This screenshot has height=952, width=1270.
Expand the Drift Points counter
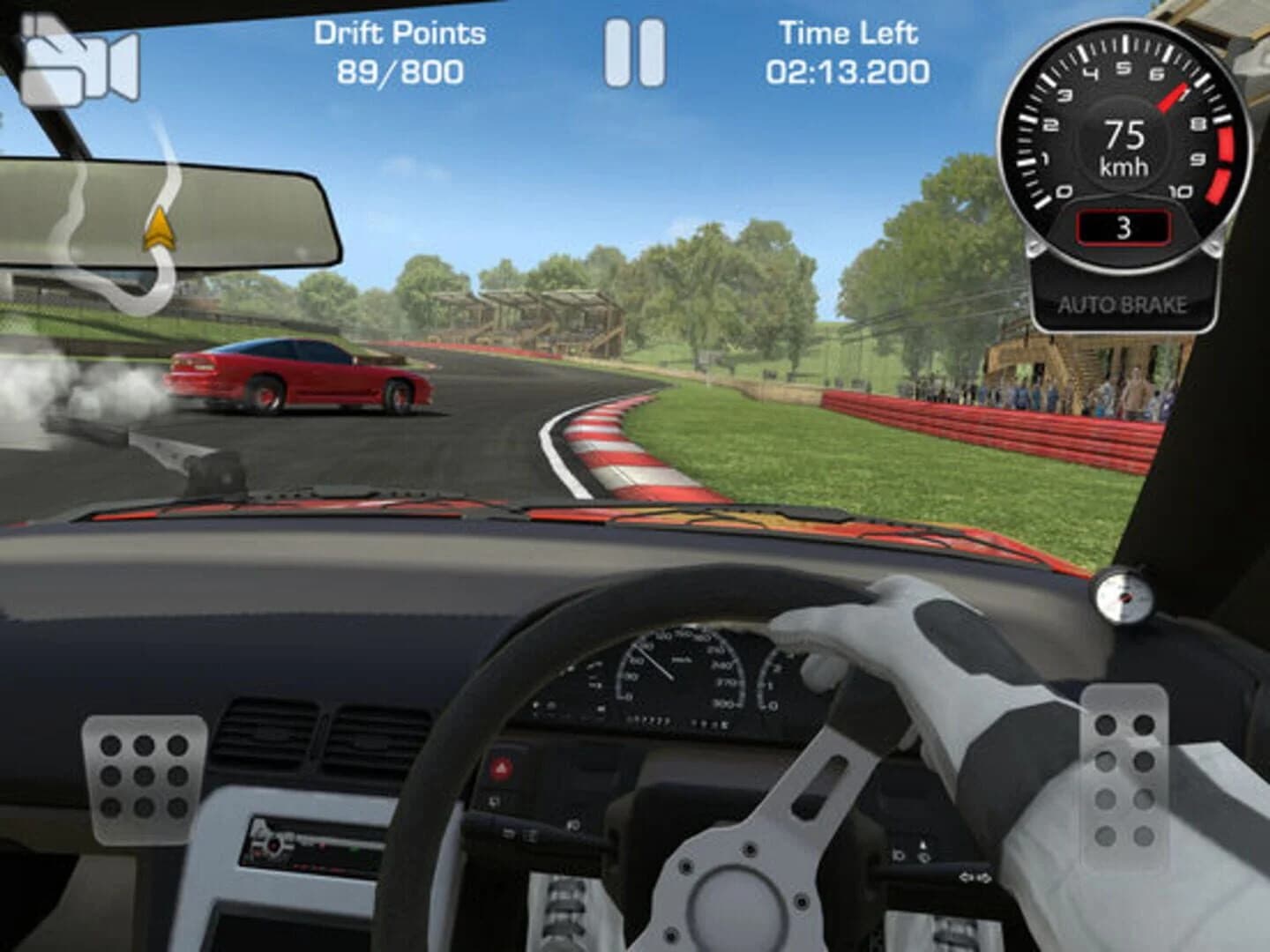399,55
